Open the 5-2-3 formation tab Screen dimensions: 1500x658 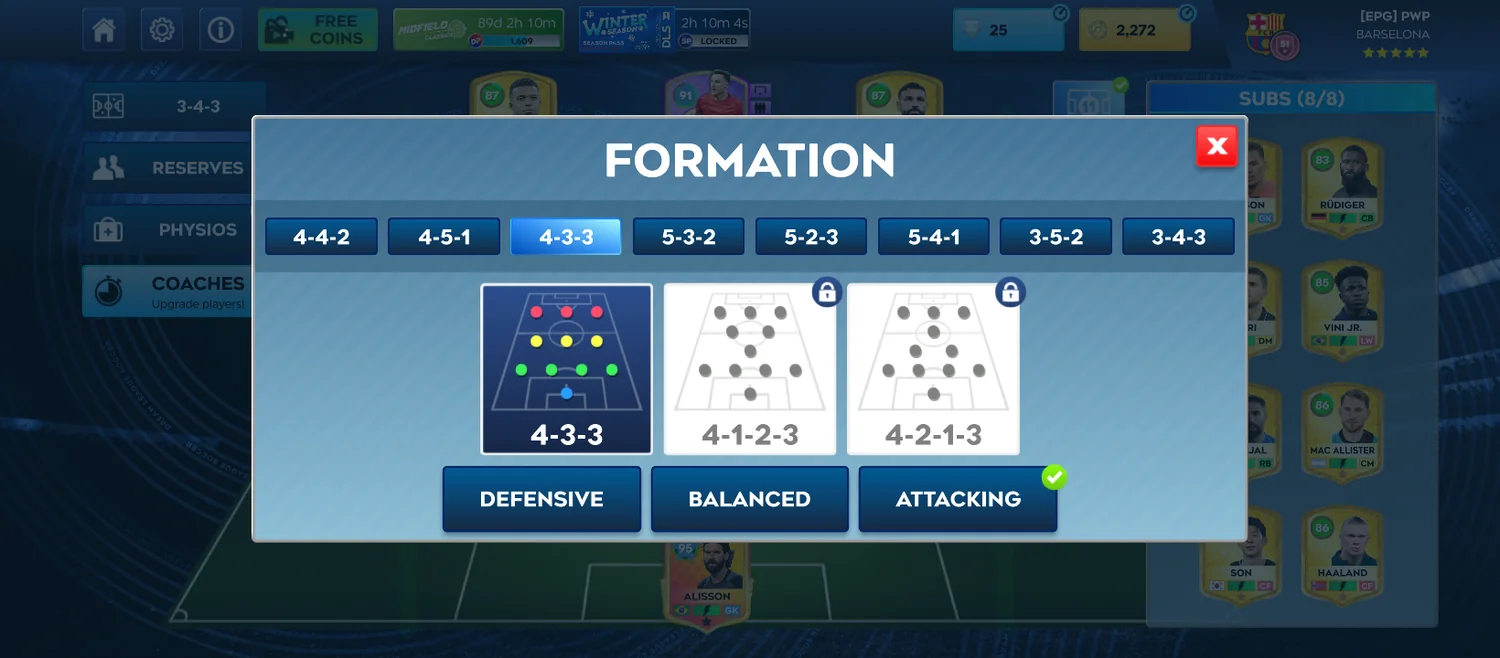click(811, 237)
